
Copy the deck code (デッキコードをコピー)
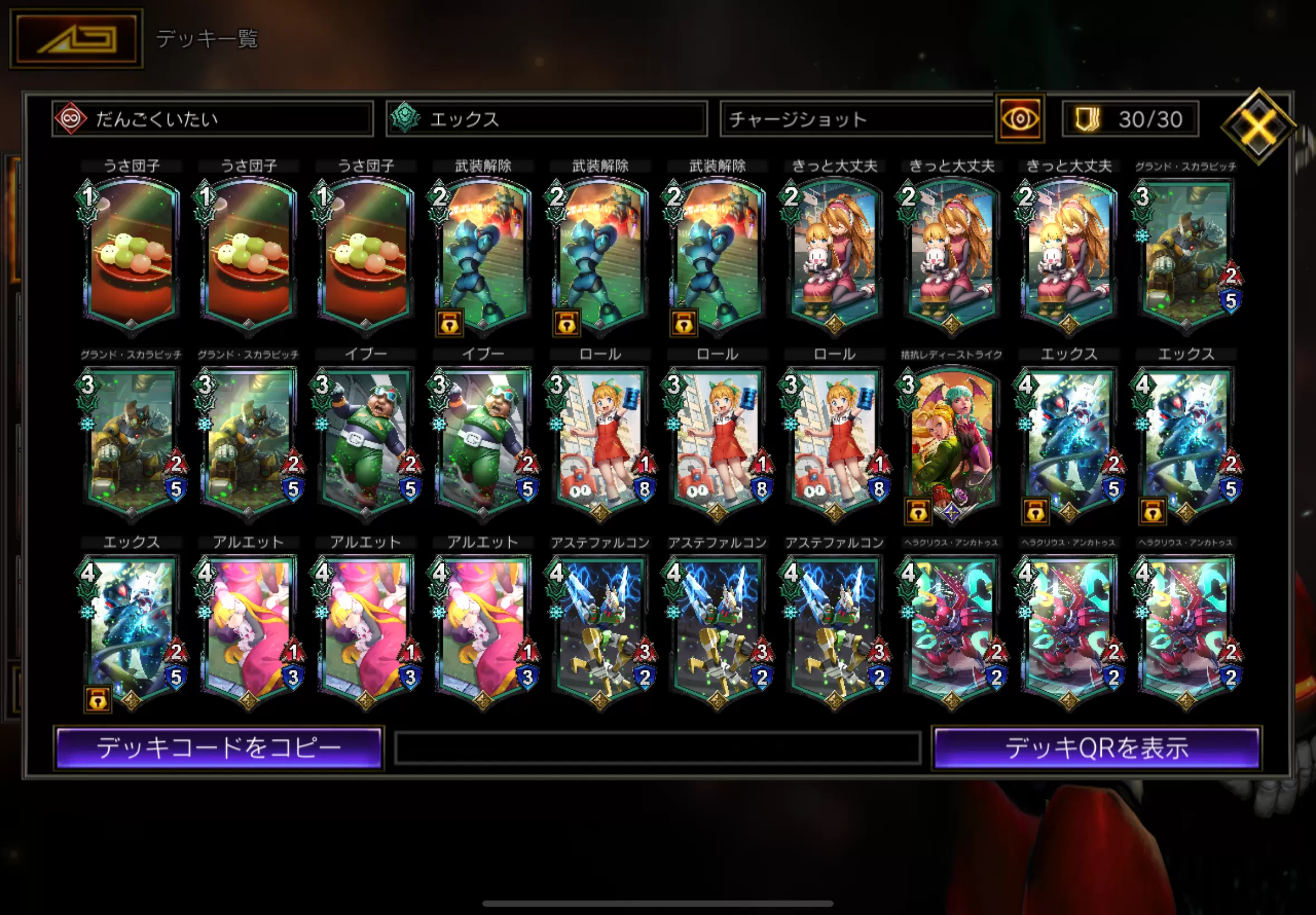click(219, 748)
